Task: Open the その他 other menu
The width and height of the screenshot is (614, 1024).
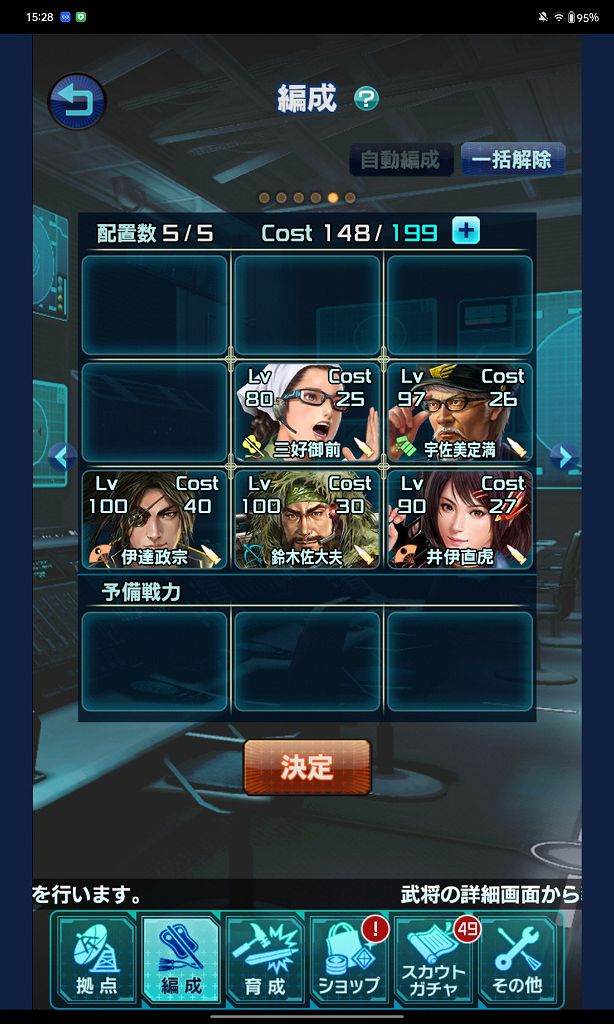Action: [x=517, y=960]
